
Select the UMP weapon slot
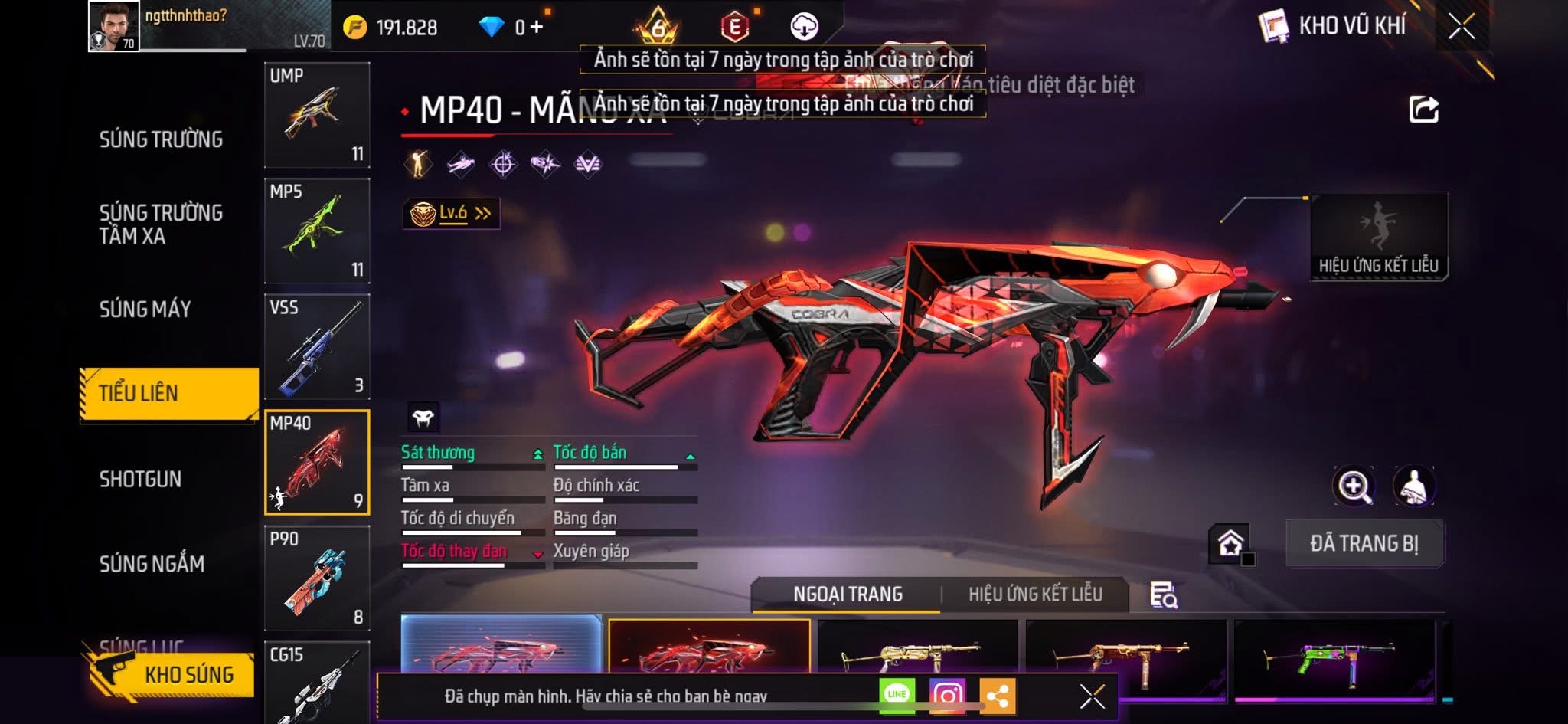pyautogui.click(x=317, y=115)
